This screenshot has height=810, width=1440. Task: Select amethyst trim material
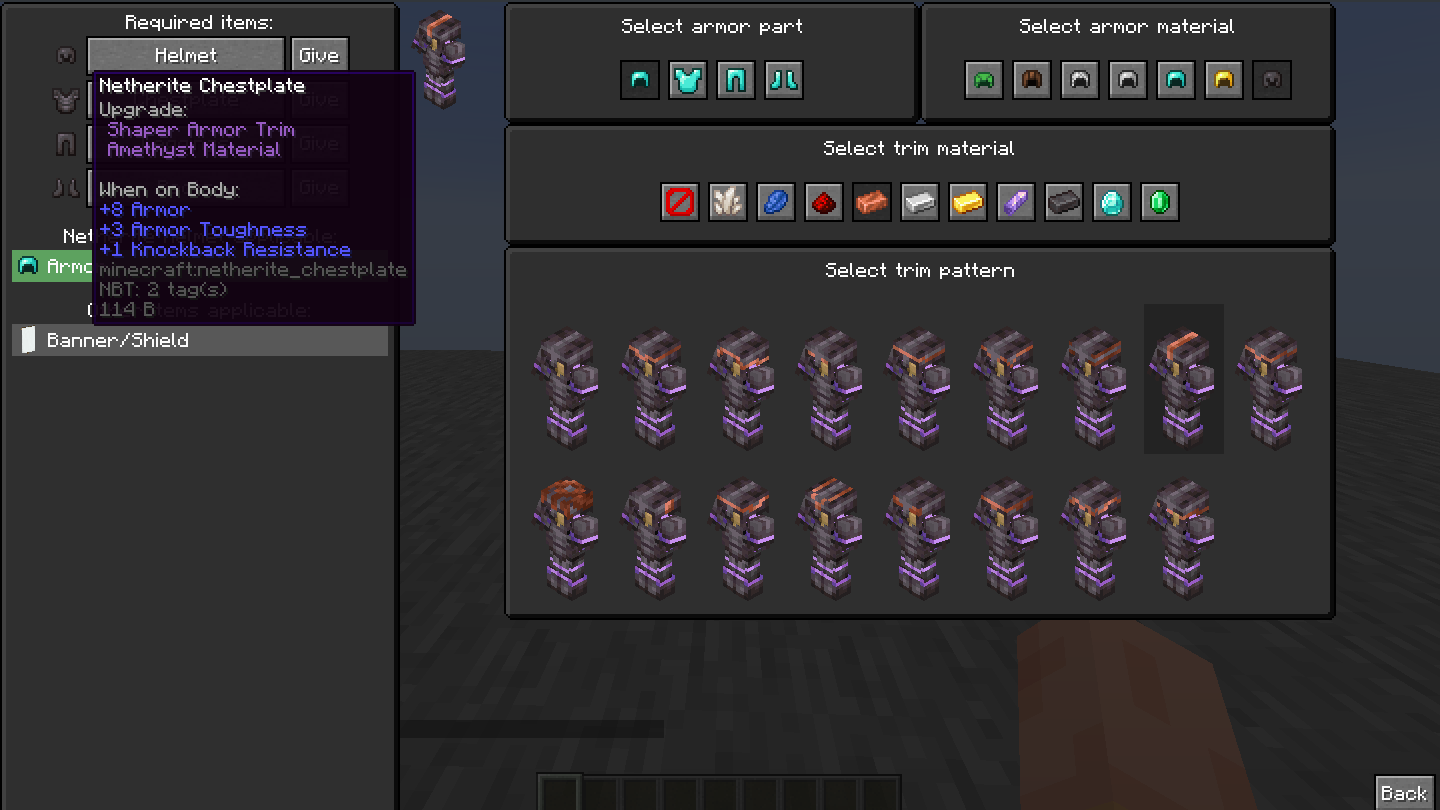[x=1015, y=202]
